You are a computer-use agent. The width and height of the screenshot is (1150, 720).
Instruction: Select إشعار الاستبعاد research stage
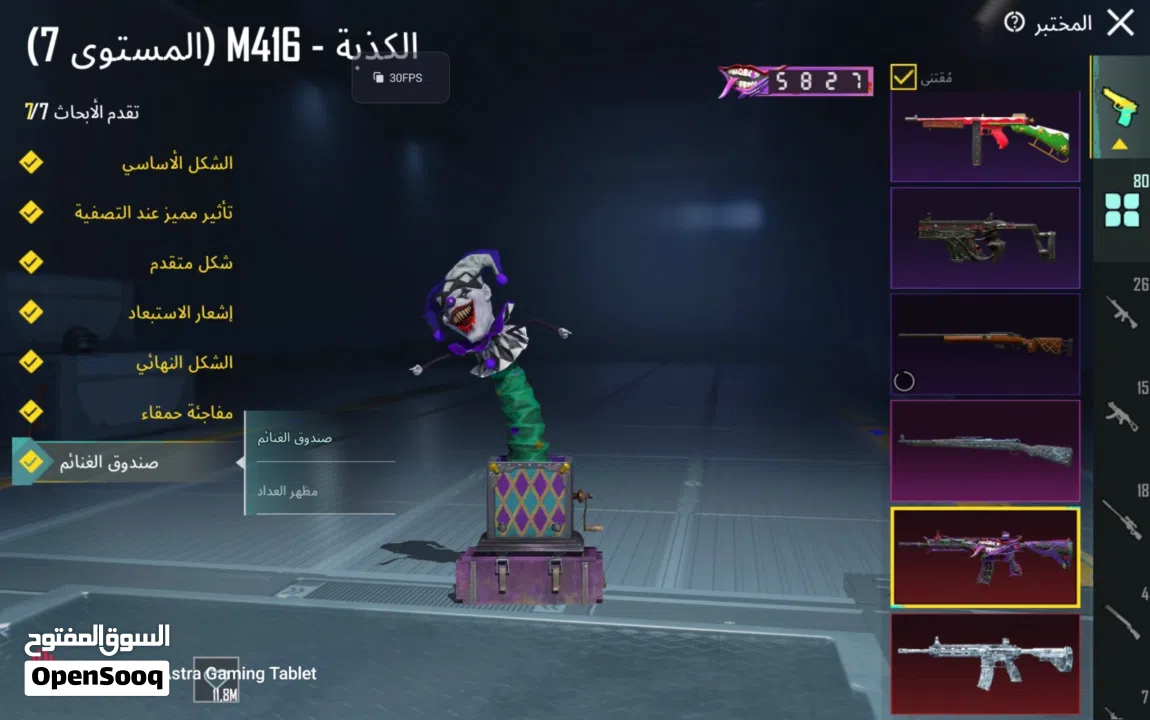click(179, 313)
